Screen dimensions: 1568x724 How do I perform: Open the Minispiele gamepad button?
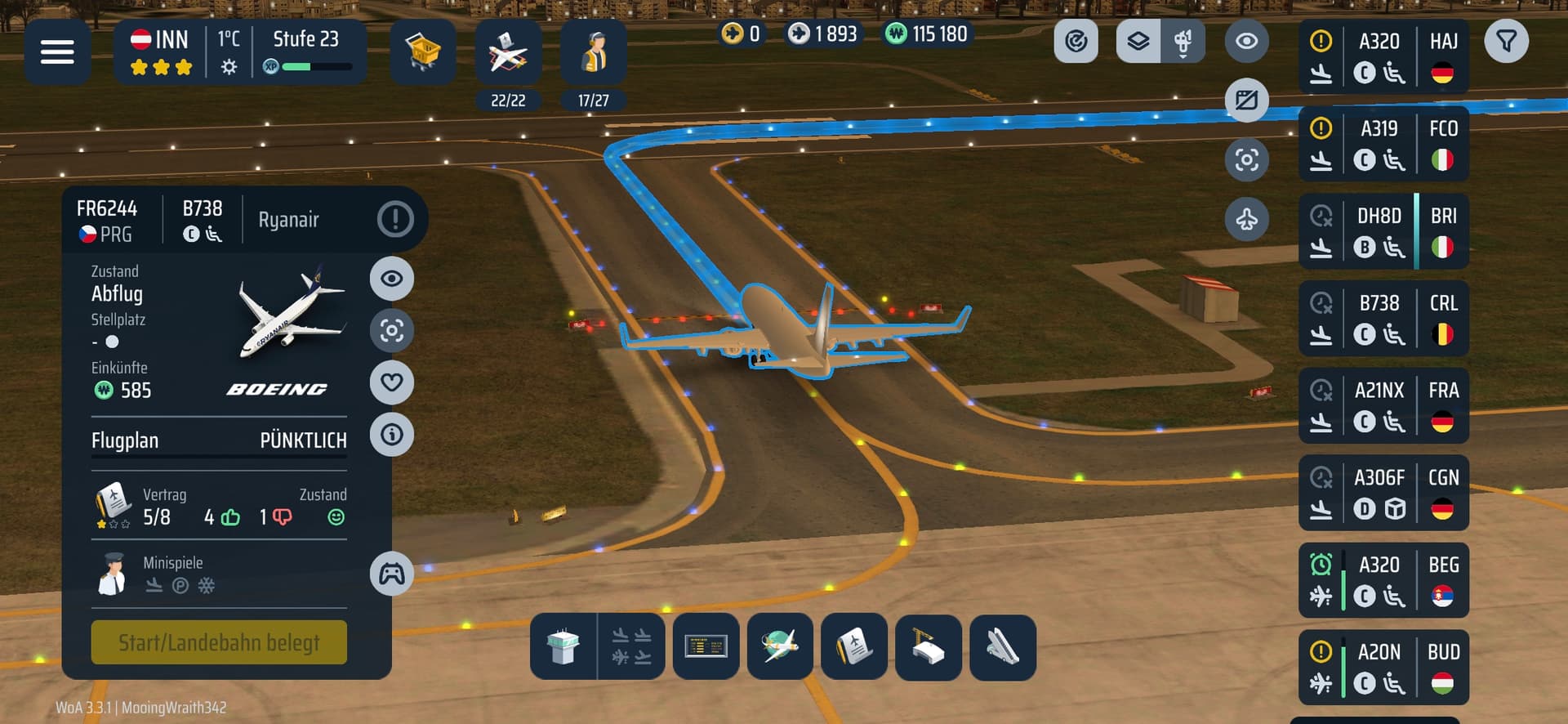[392, 574]
